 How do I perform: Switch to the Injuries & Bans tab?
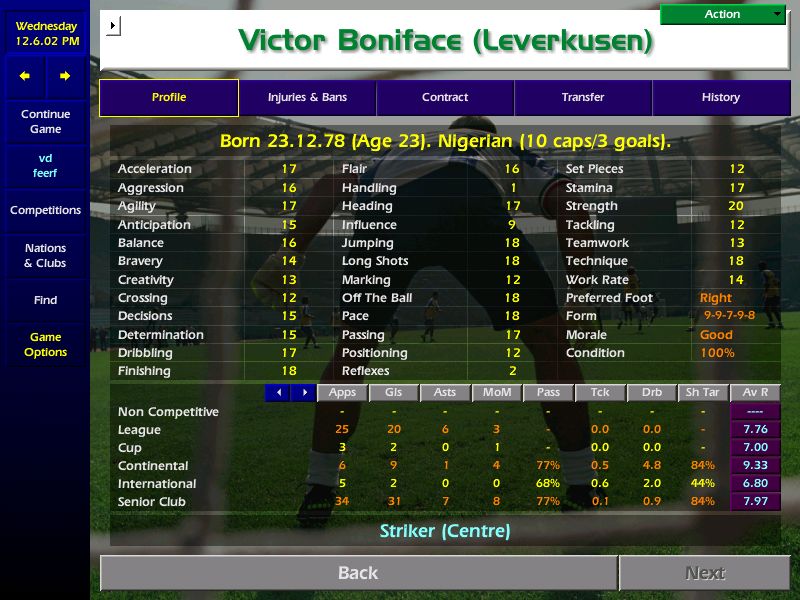pos(307,98)
